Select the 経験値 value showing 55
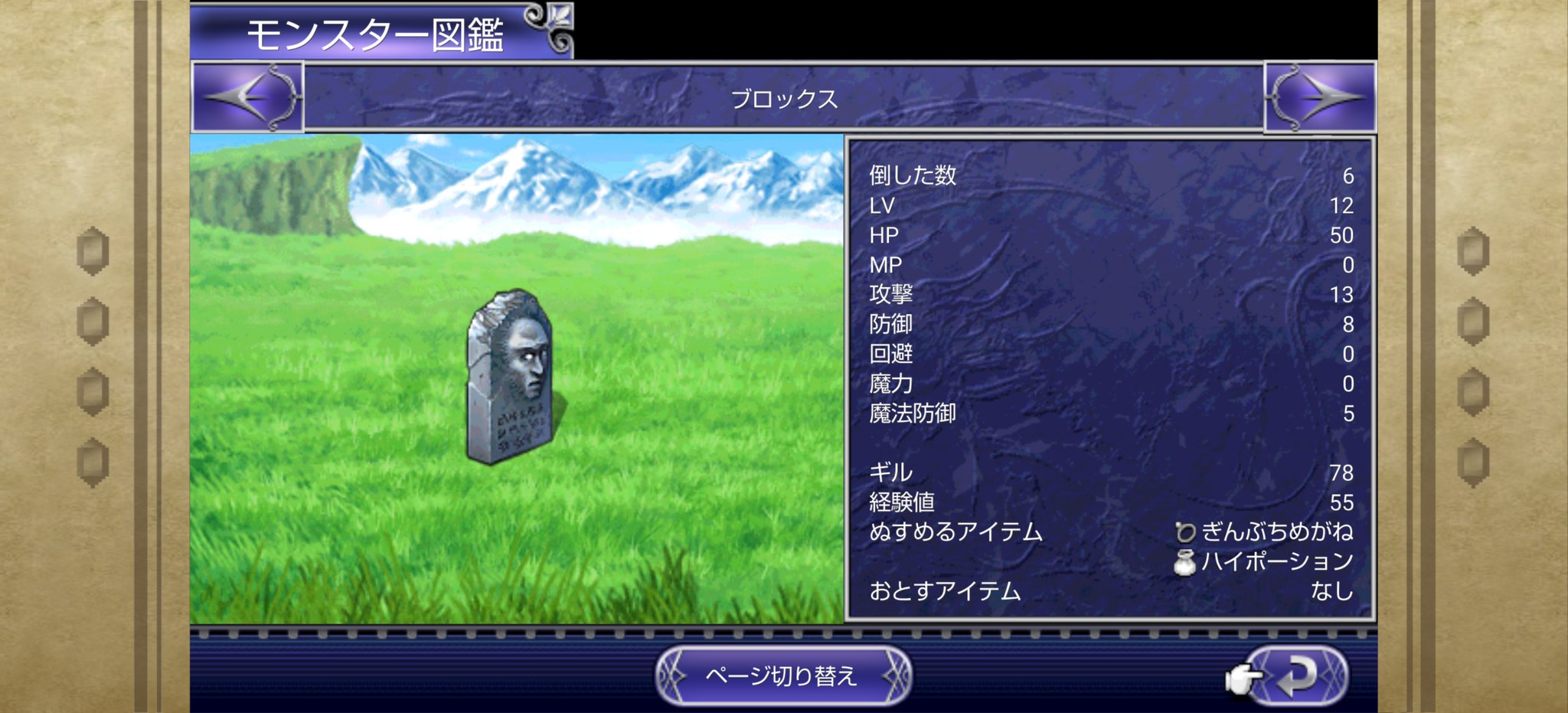Image resolution: width=1568 pixels, height=713 pixels. [1341, 502]
